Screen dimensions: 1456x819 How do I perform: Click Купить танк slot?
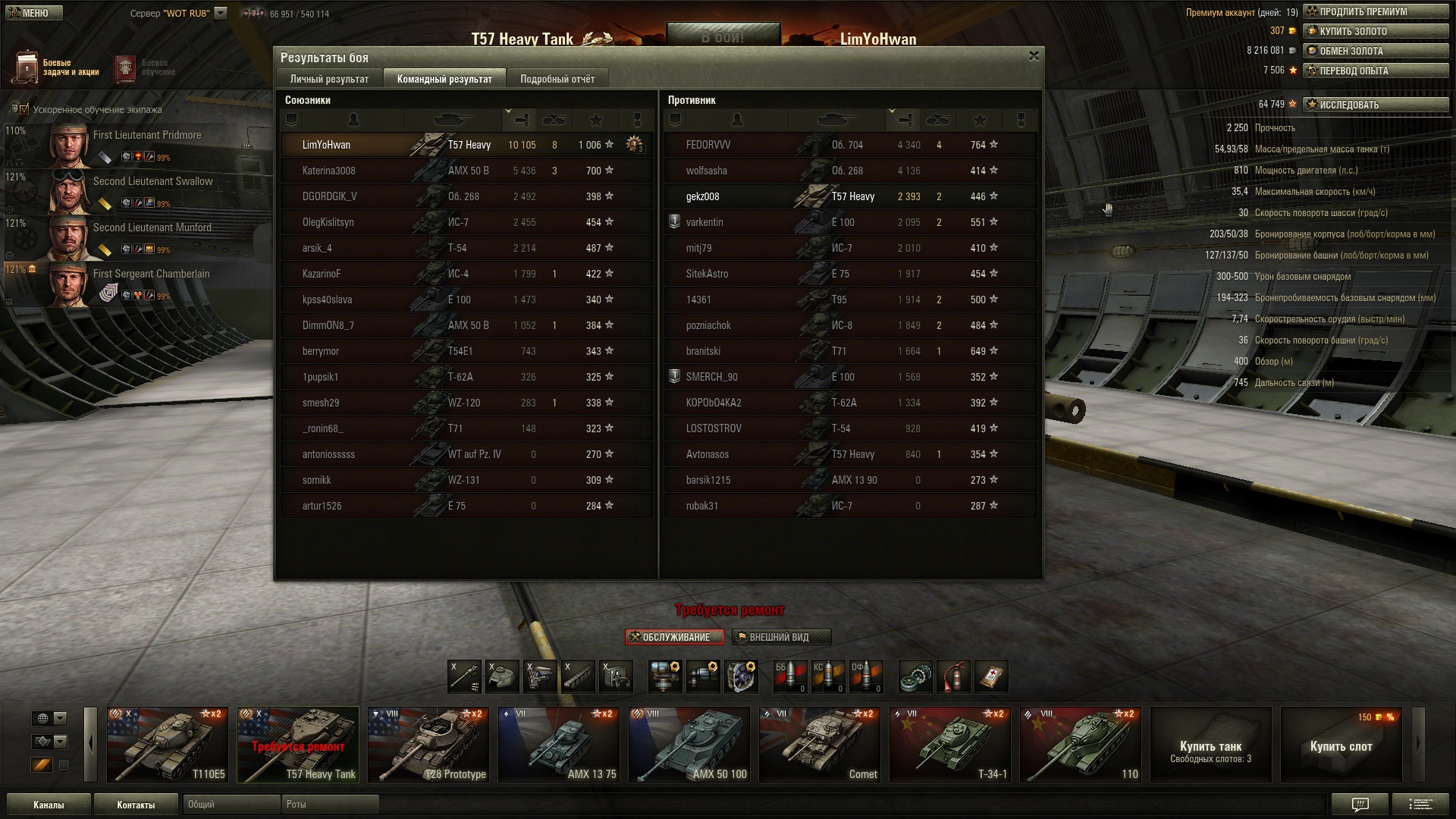coord(1210,744)
